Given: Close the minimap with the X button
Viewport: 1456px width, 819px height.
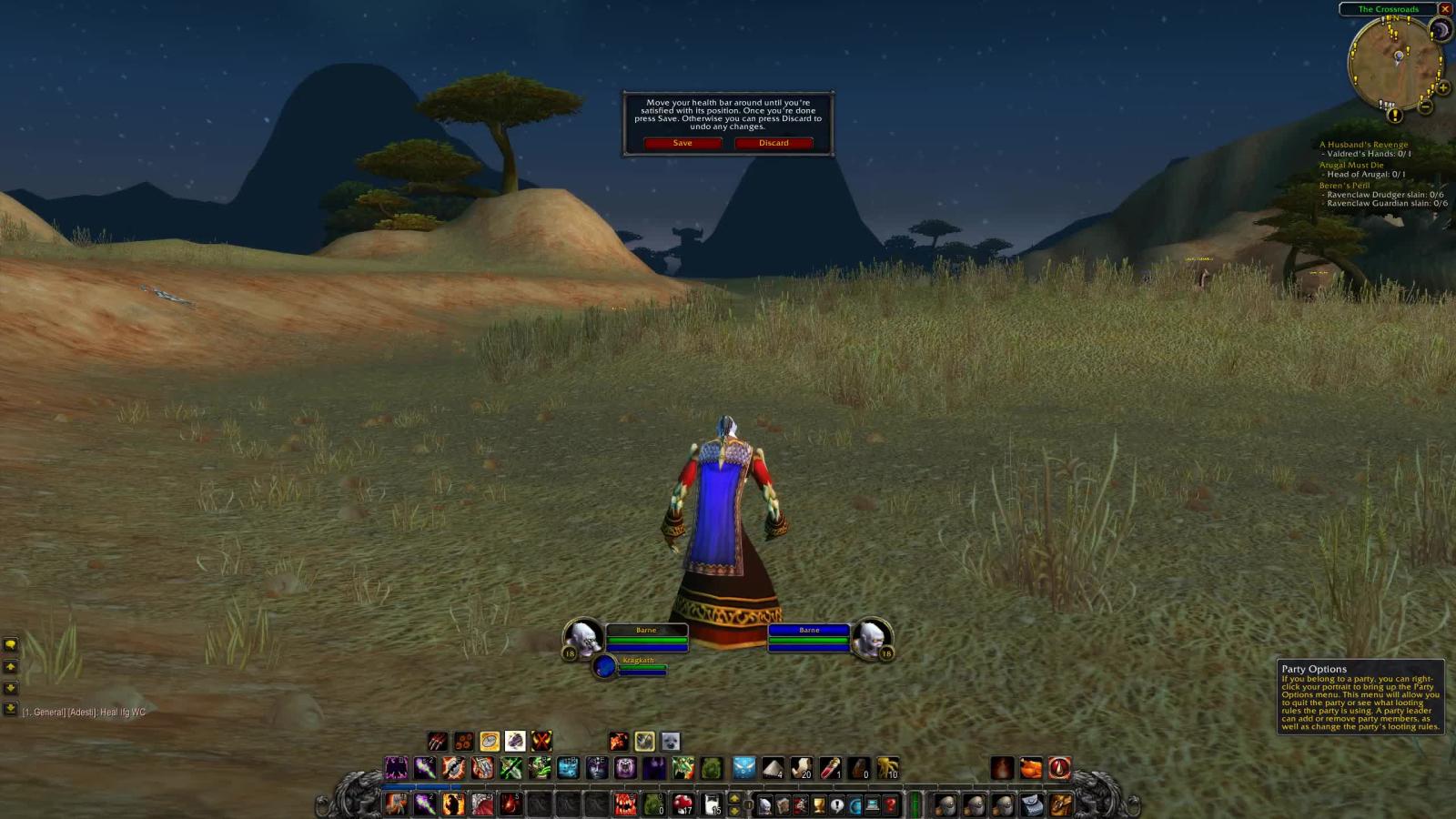Looking at the screenshot, I should pos(1444,9).
